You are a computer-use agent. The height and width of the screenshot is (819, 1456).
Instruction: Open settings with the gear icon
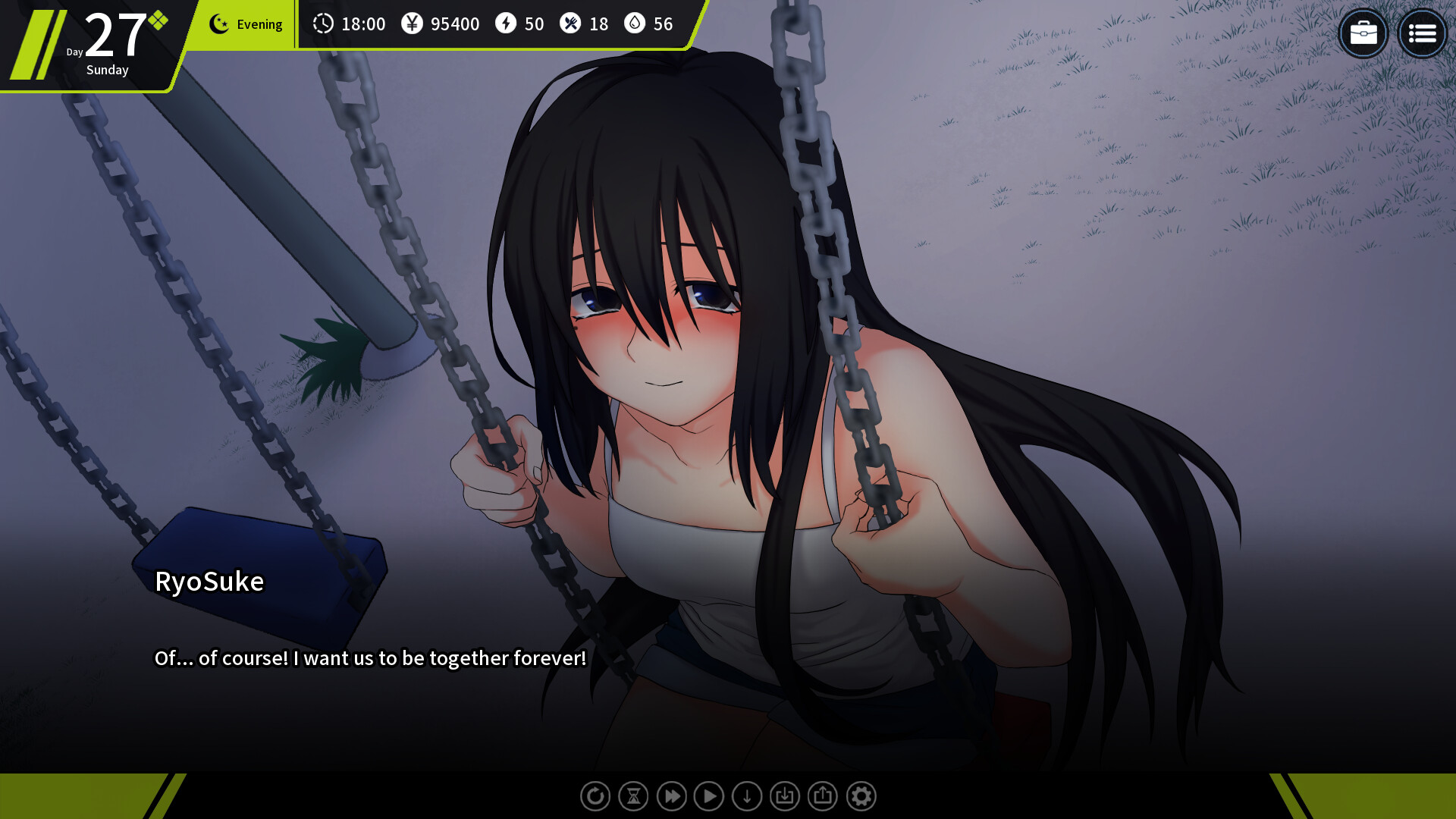coord(861,796)
